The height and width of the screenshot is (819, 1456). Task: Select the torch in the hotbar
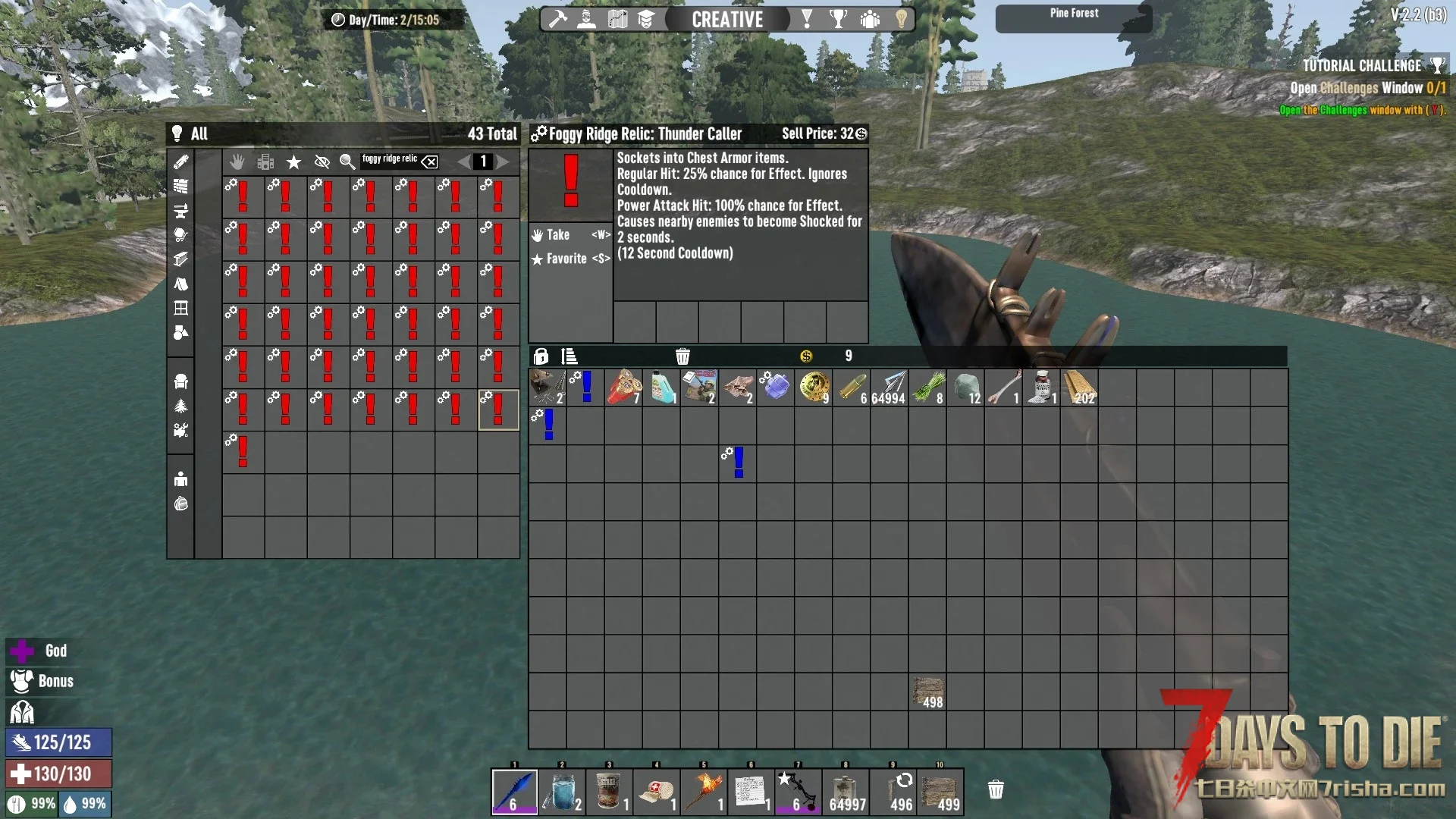point(704,791)
